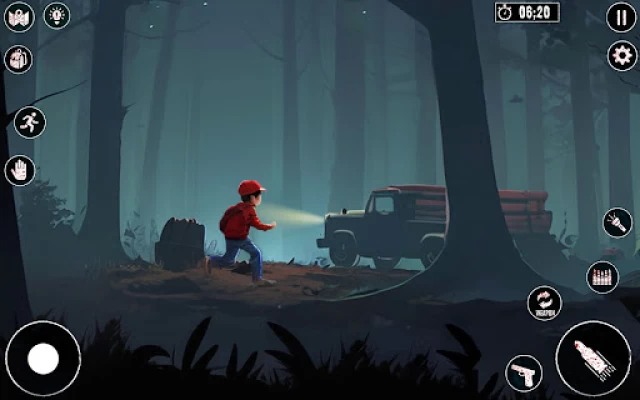Pause the game

pos(621,17)
